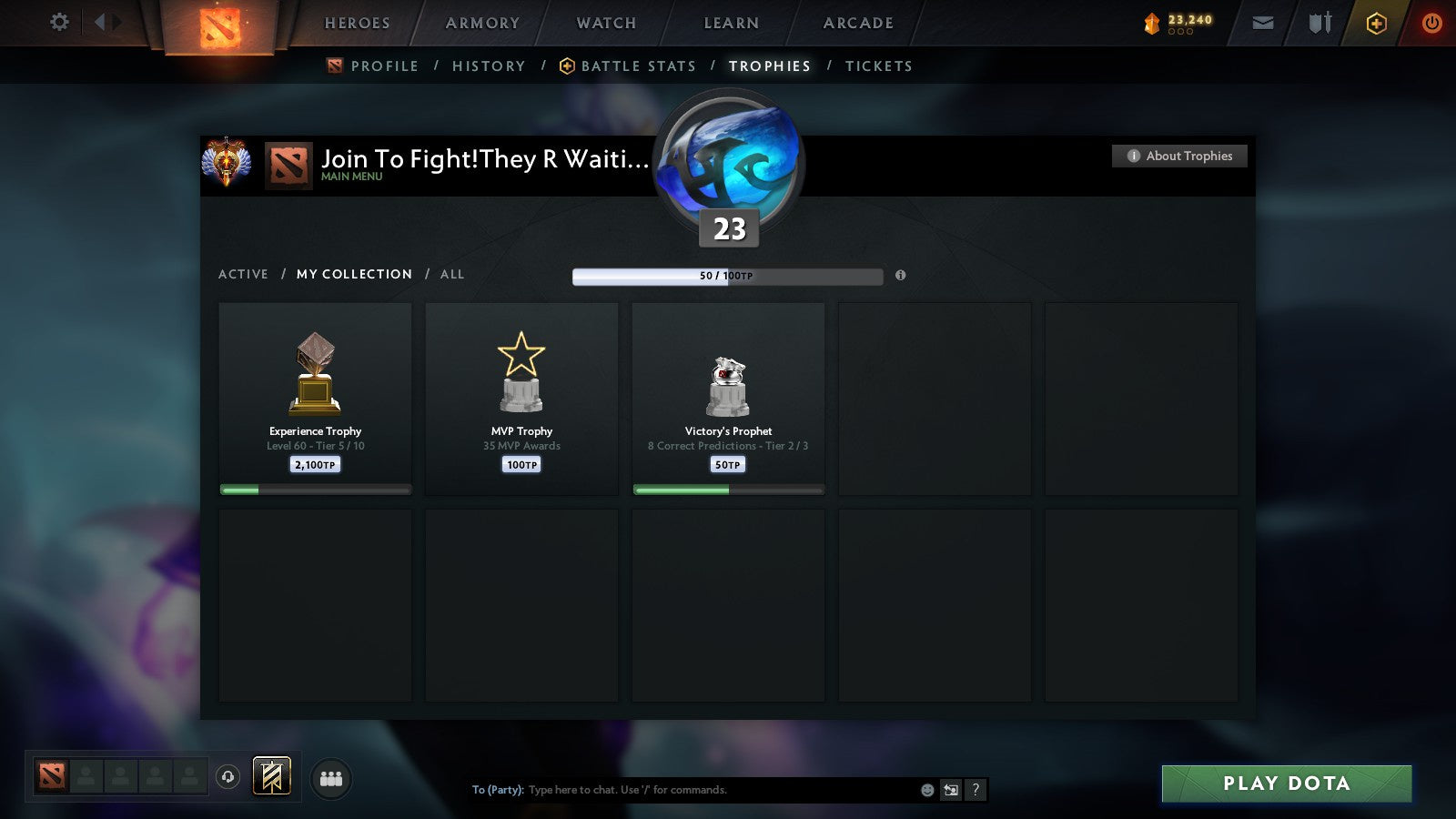Open the chat help question mark

[976, 790]
